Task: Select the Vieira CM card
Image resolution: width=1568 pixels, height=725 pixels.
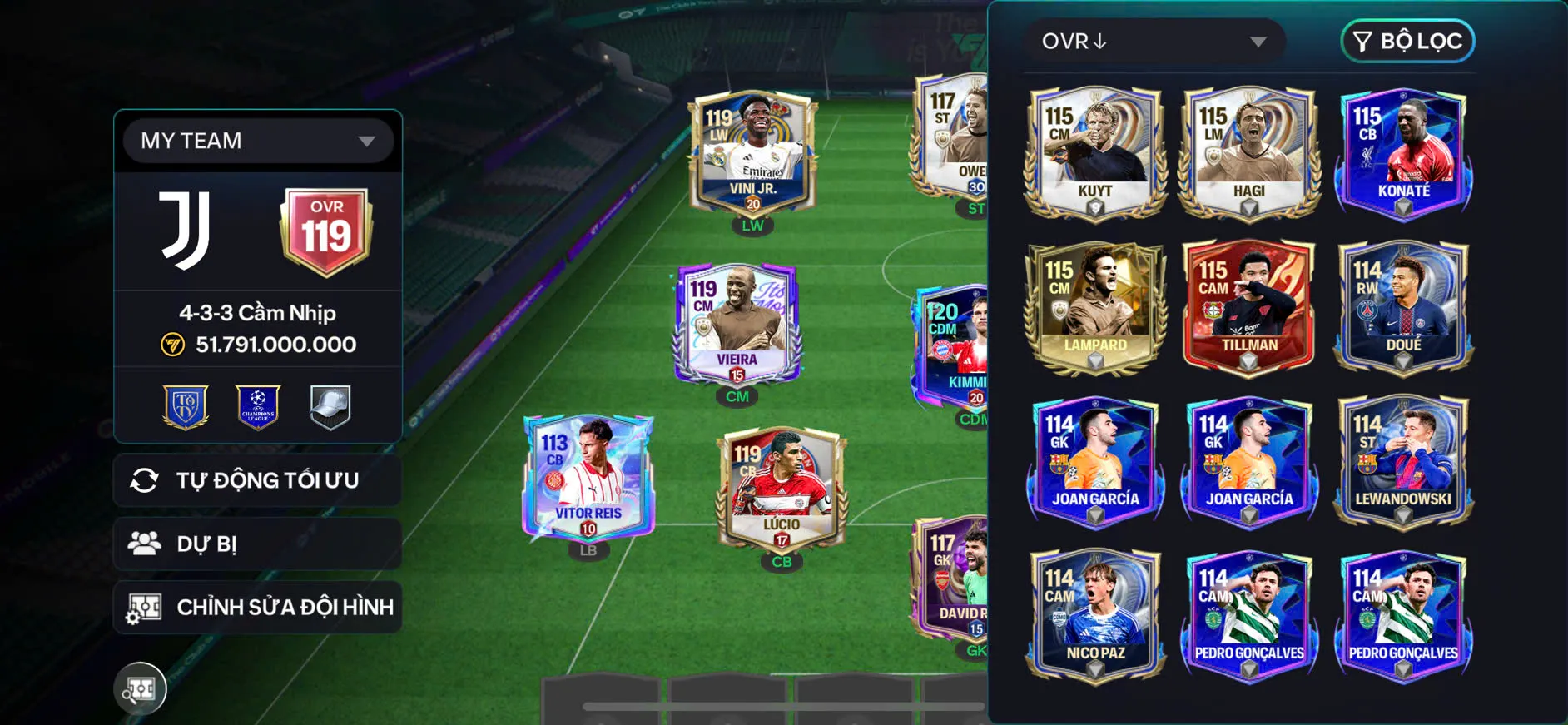Action: (737, 323)
